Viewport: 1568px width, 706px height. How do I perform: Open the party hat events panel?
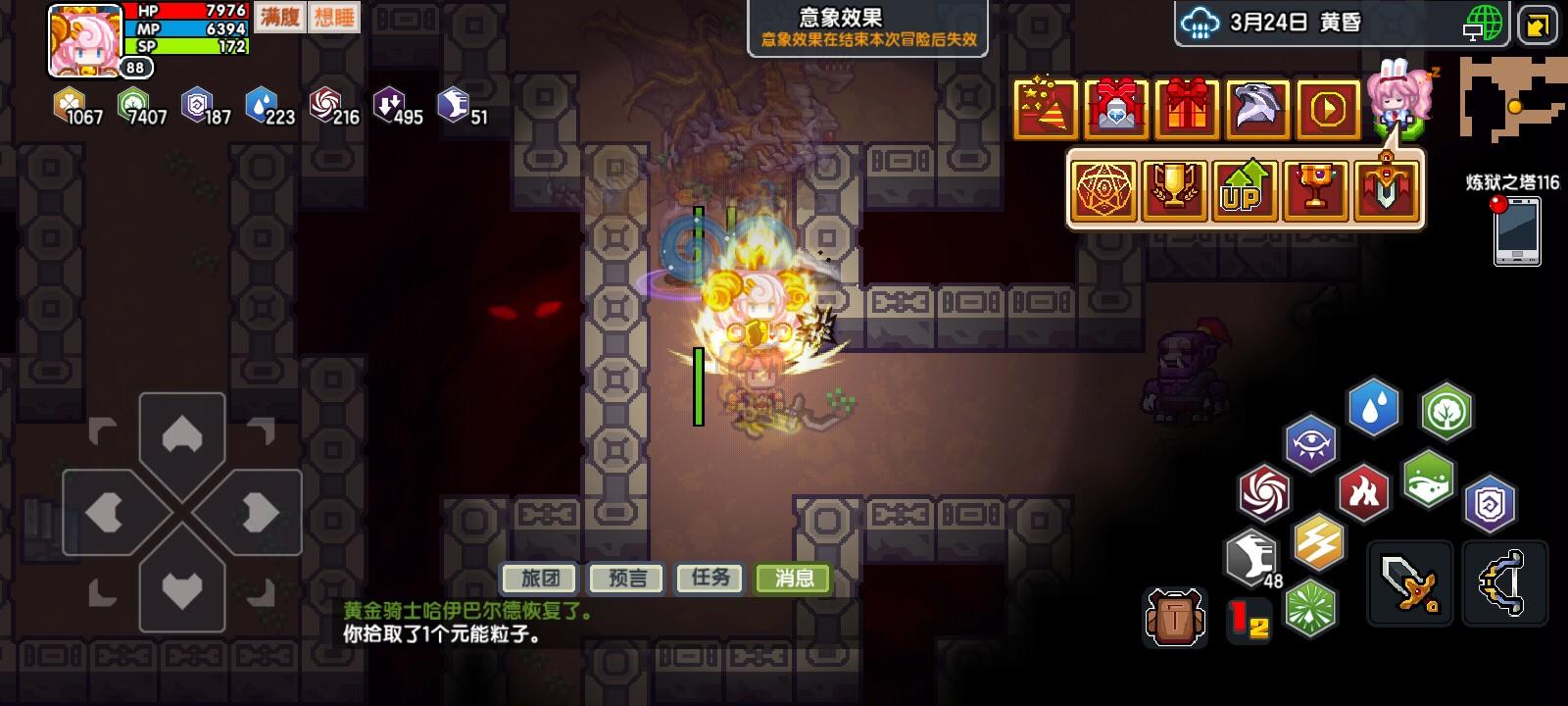point(1046,110)
